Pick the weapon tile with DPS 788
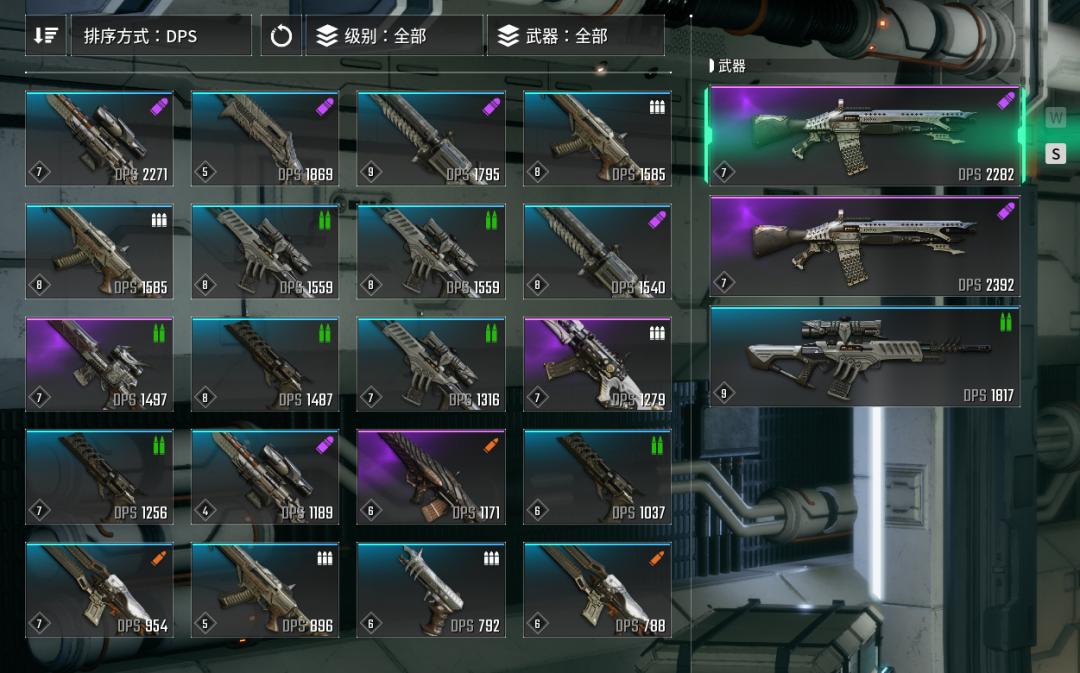The width and height of the screenshot is (1080, 673). [597, 590]
